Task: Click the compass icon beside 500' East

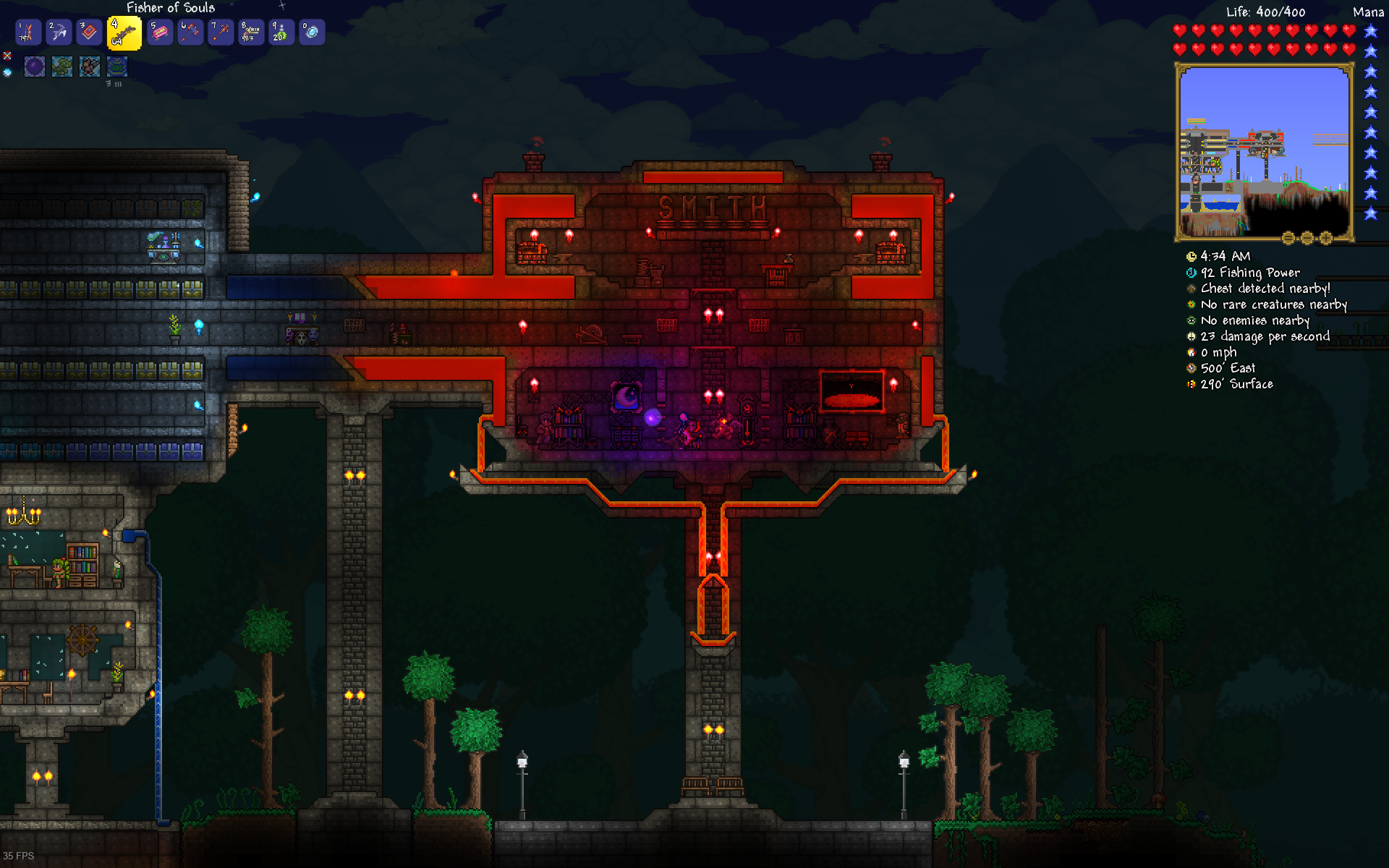Action: [1190, 368]
